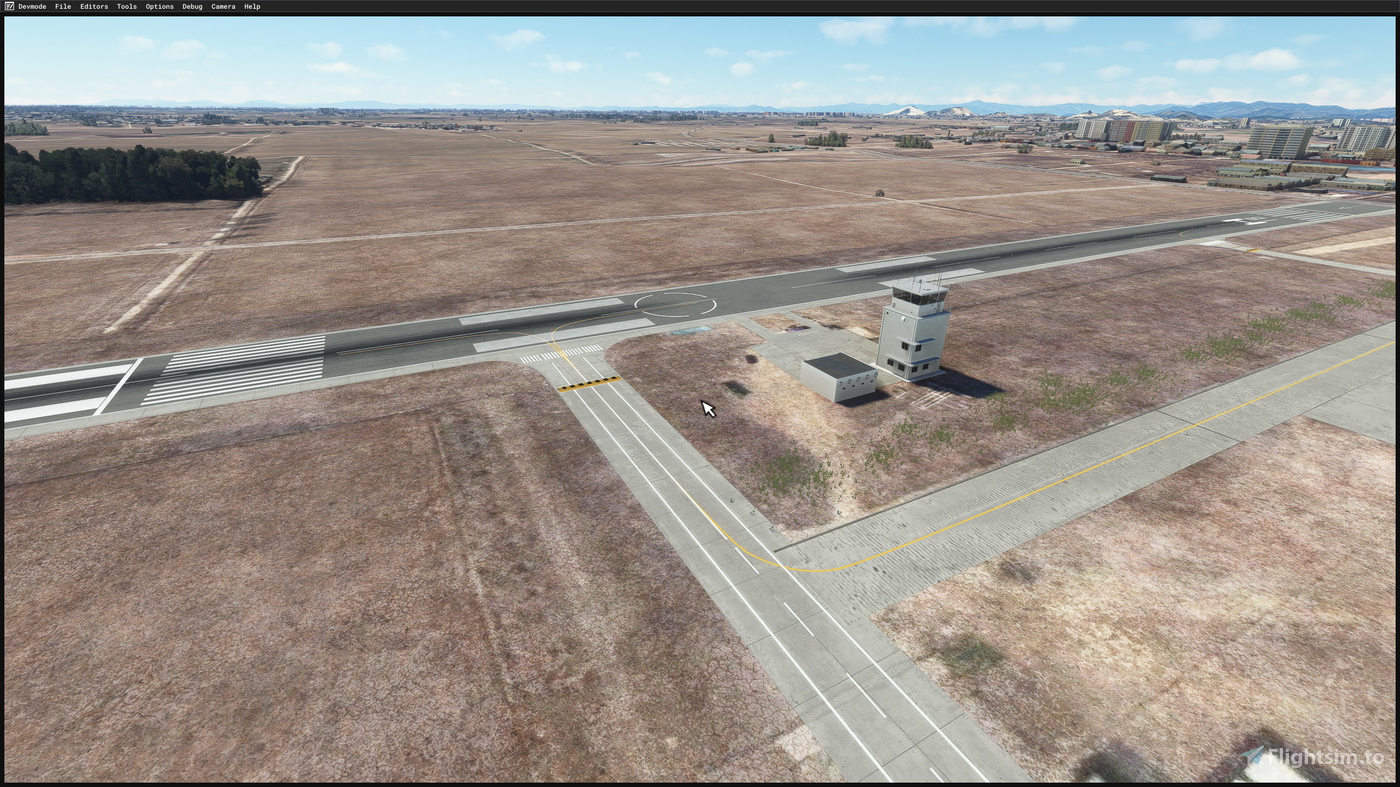The height and width of the screenshot is (787, 1400).
Task: Open the Tools menu
Action: coord(126,5)
